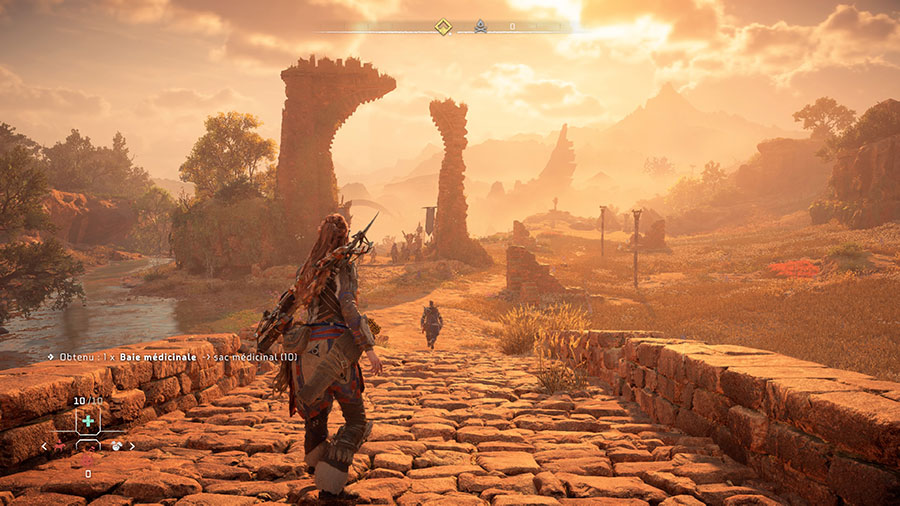This screenshot has height=506, width=900.
Task: Select the campfire marker on the compass
Action: click(480, 27)
